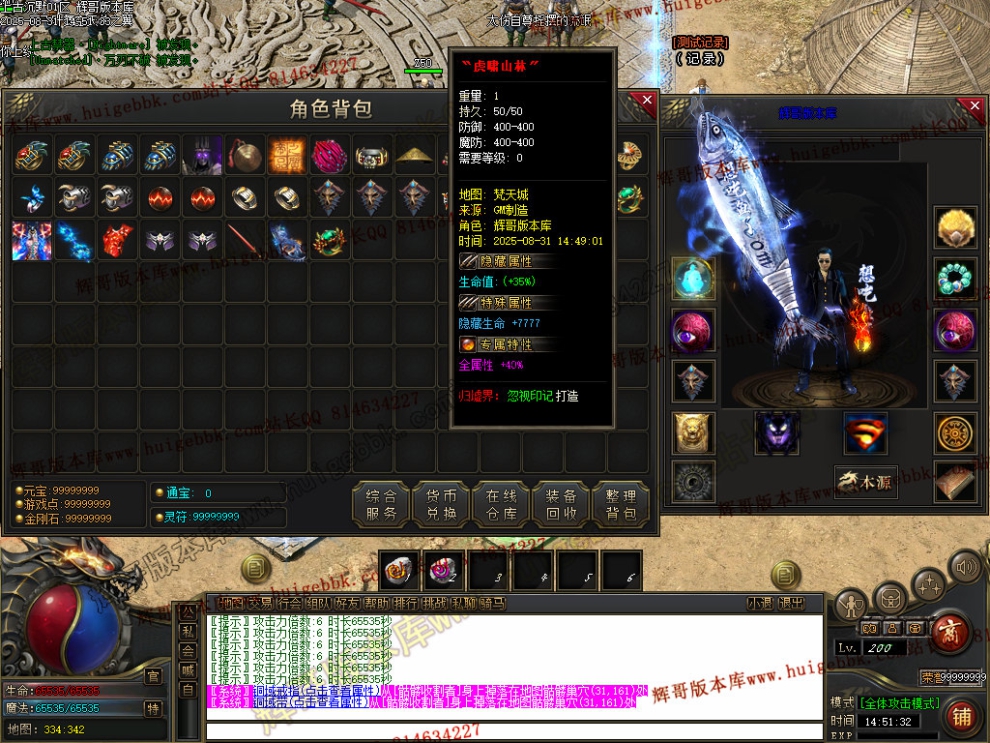990x743 pixels.
Task: Open the 交易 trade chat menu tab
Action: click(x=260, y=603)
